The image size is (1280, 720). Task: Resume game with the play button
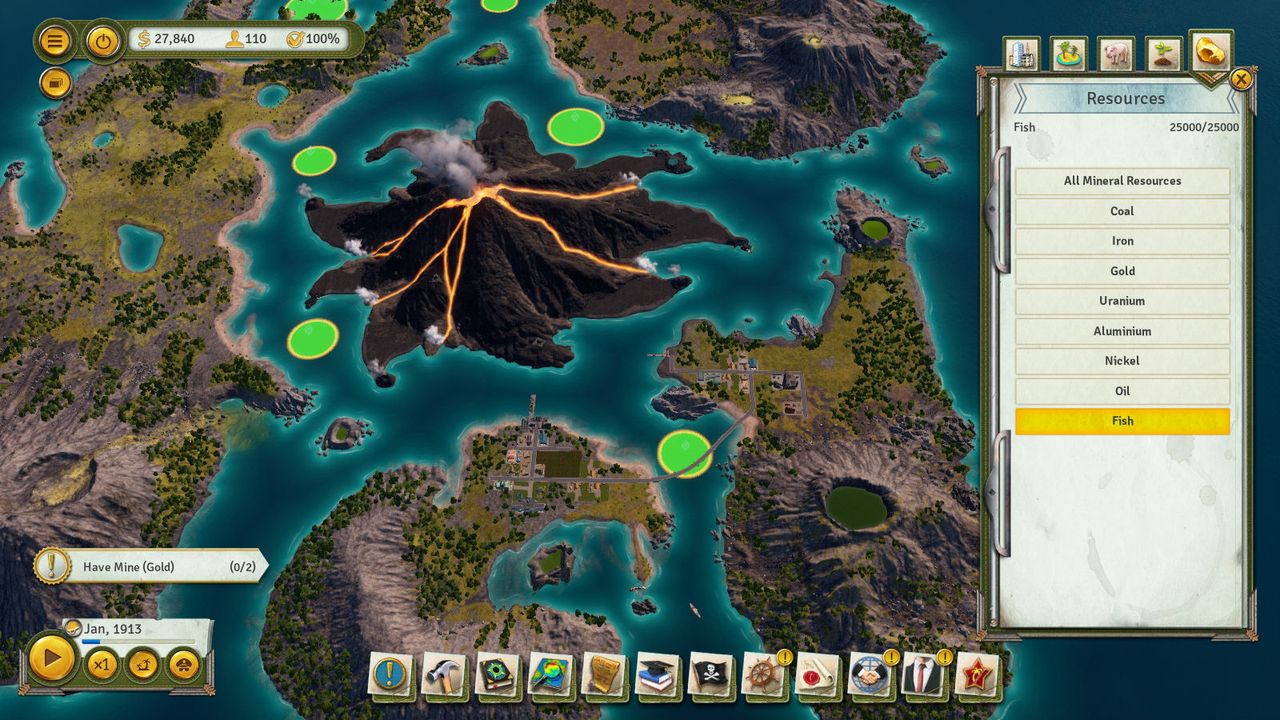pos(50,658)
